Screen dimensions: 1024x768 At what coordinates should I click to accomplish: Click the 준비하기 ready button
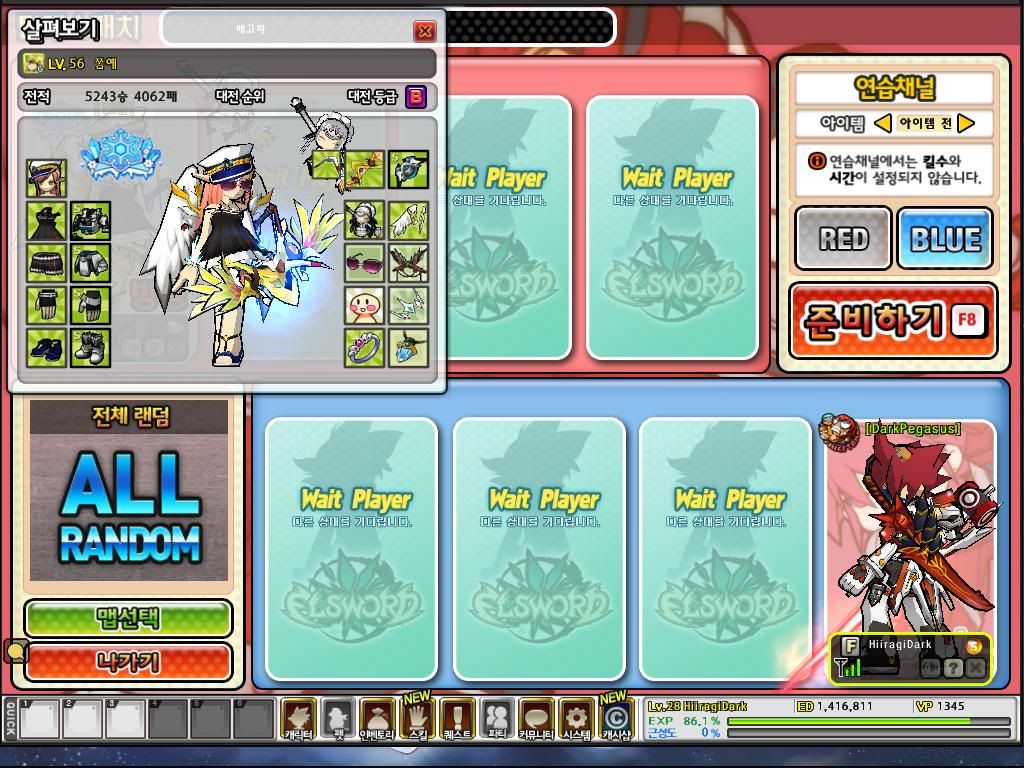[892, 321]
